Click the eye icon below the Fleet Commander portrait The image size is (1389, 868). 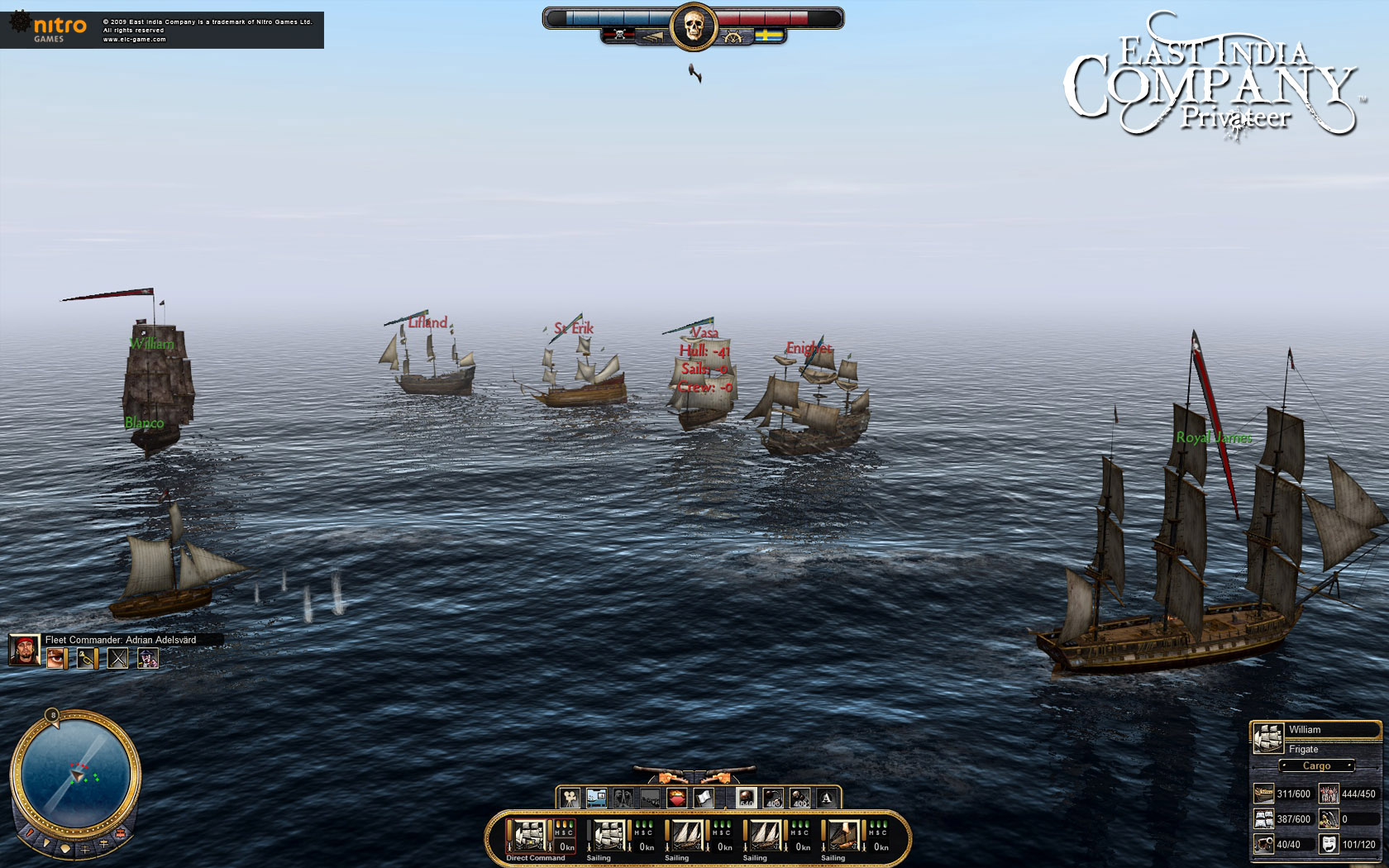pyautogui.click(x=55, y=658)
